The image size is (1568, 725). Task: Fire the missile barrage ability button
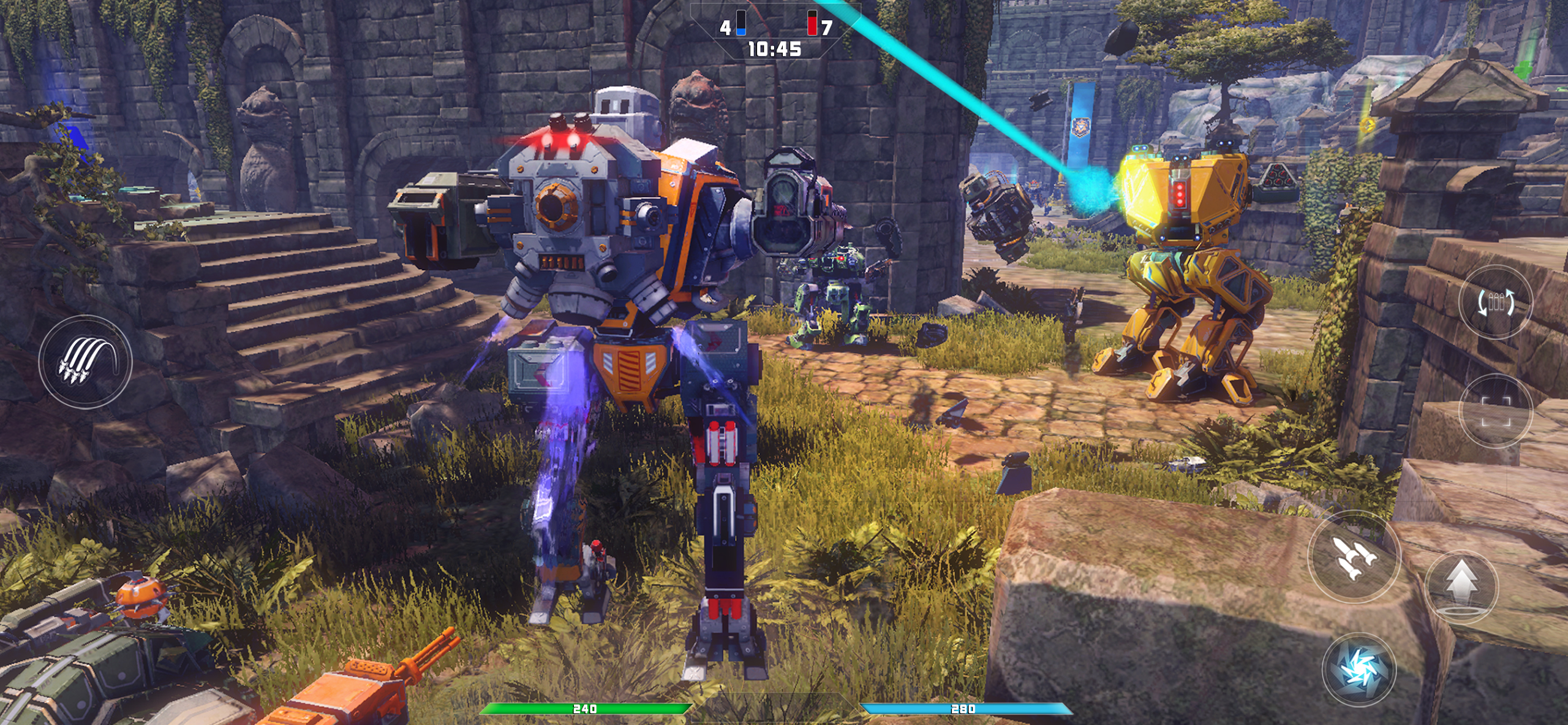pos(85,362)
